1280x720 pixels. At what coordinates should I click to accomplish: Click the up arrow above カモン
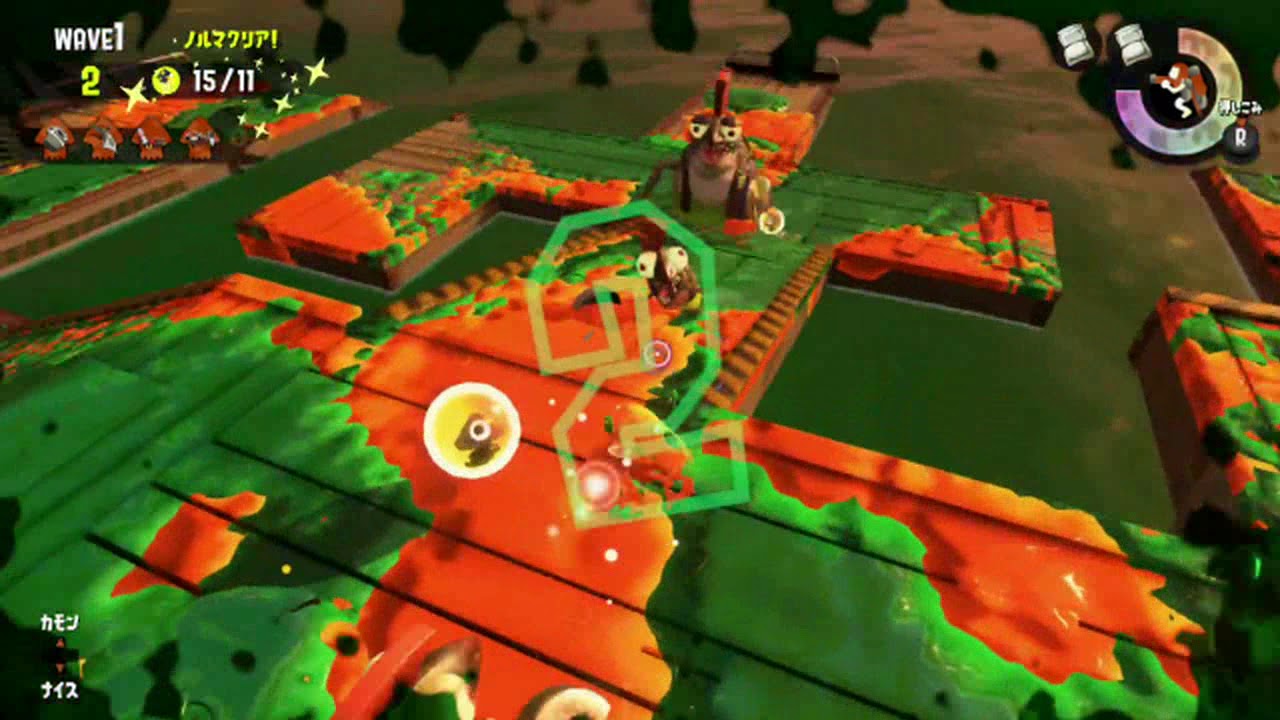click(60, 642)
